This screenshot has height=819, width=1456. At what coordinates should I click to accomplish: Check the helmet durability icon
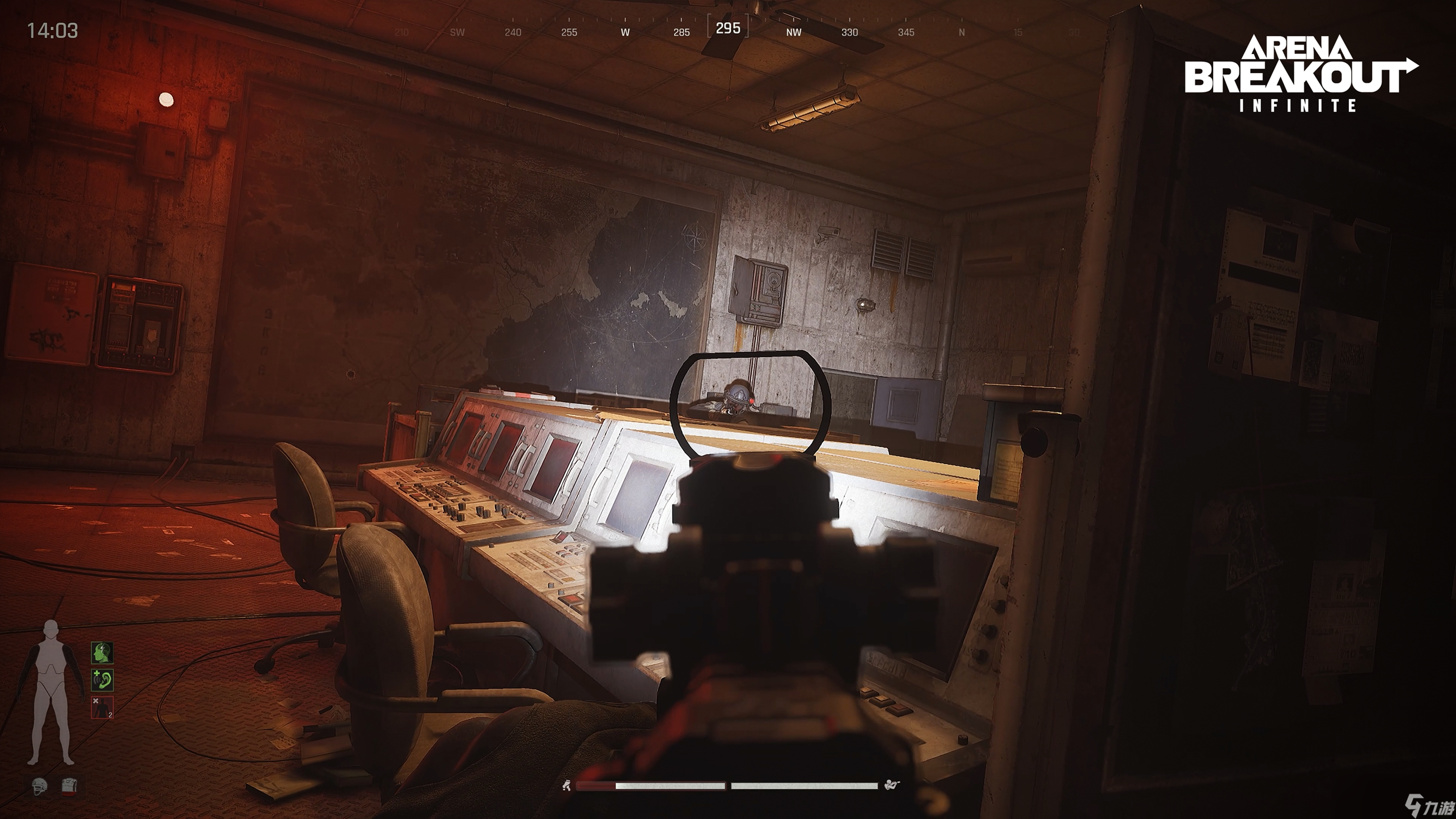tap(39, 786)
